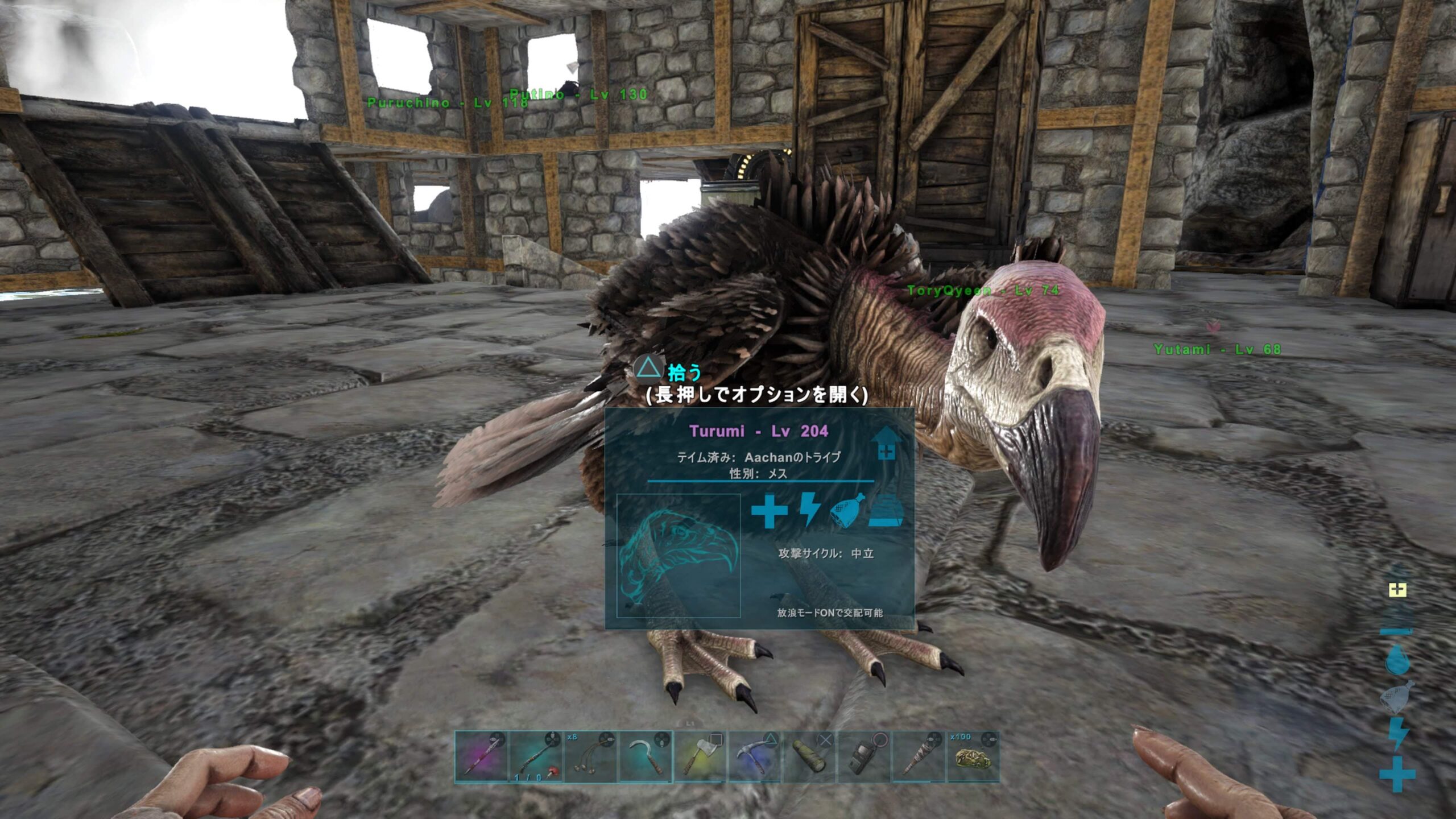Click the level-up arrow in Turumi's panel
Image resolution: width=1456 pixels, height=819 pixels.
point(886,444)
